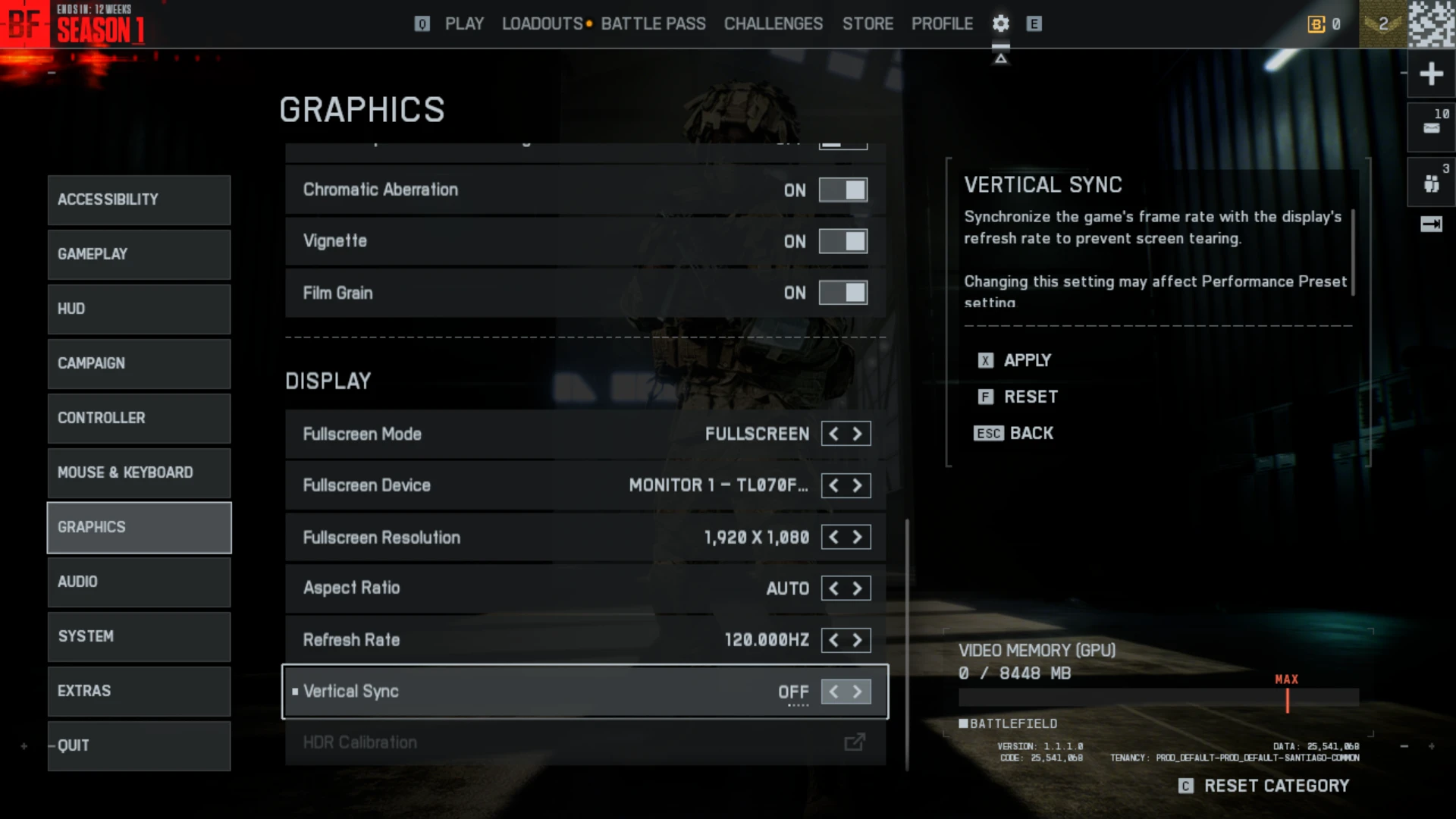Screen dimensions: 1456x819
Task: Choose the Quit menu entry
Action: [x=139, y=745]
